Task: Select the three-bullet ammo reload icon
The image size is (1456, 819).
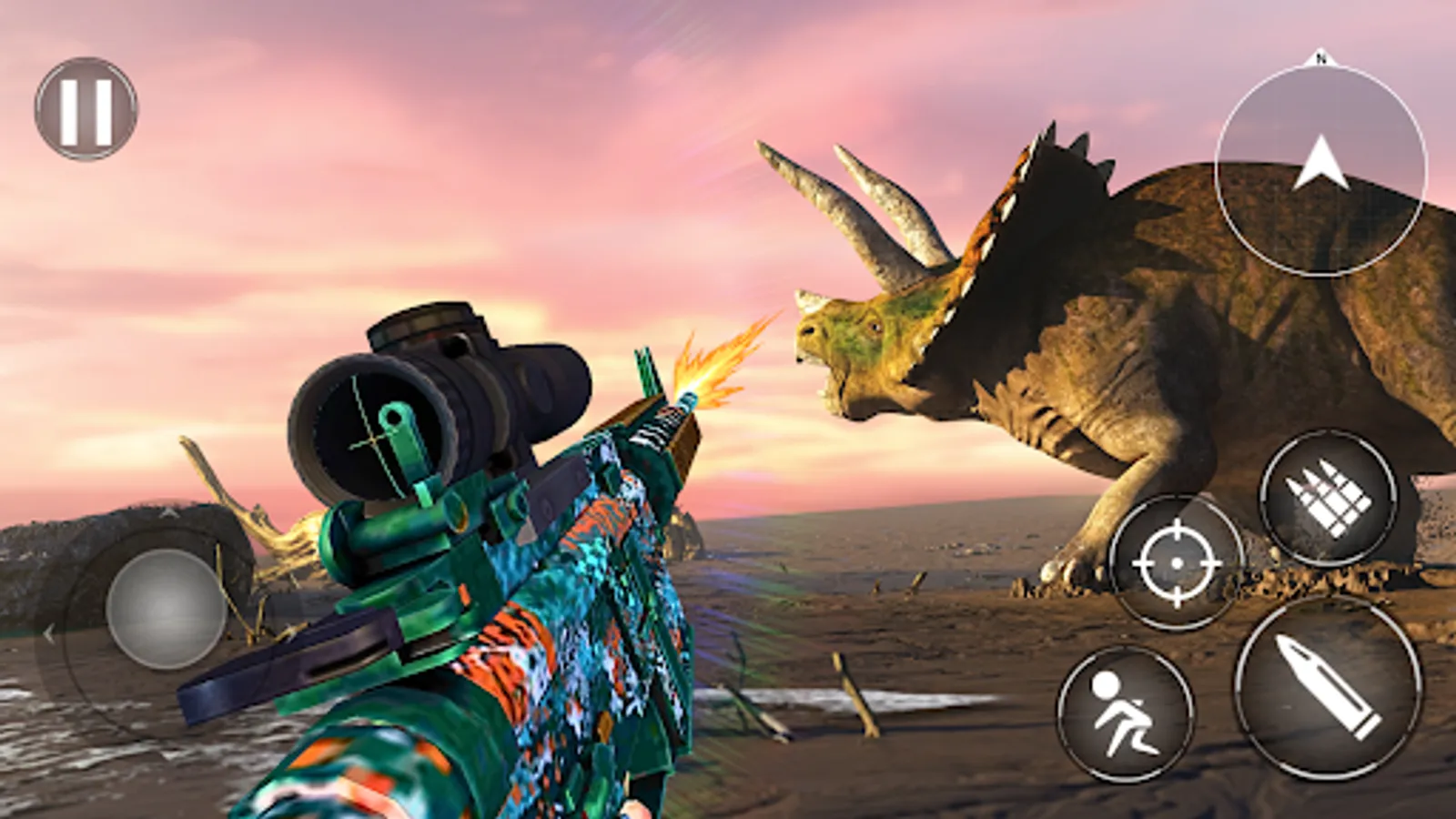Action: click(x=1330, y=496)
